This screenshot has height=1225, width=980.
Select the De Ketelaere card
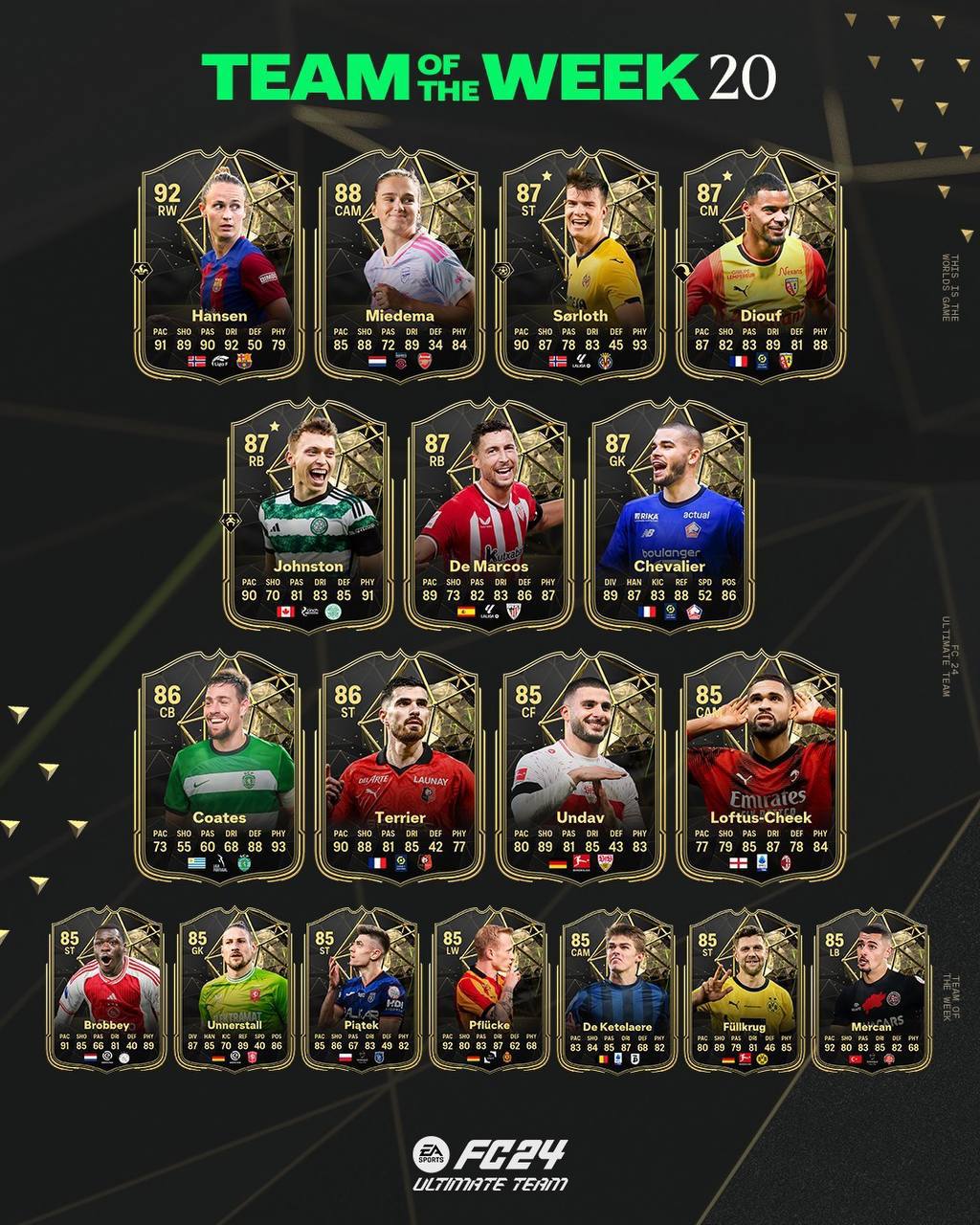[617, 991]
